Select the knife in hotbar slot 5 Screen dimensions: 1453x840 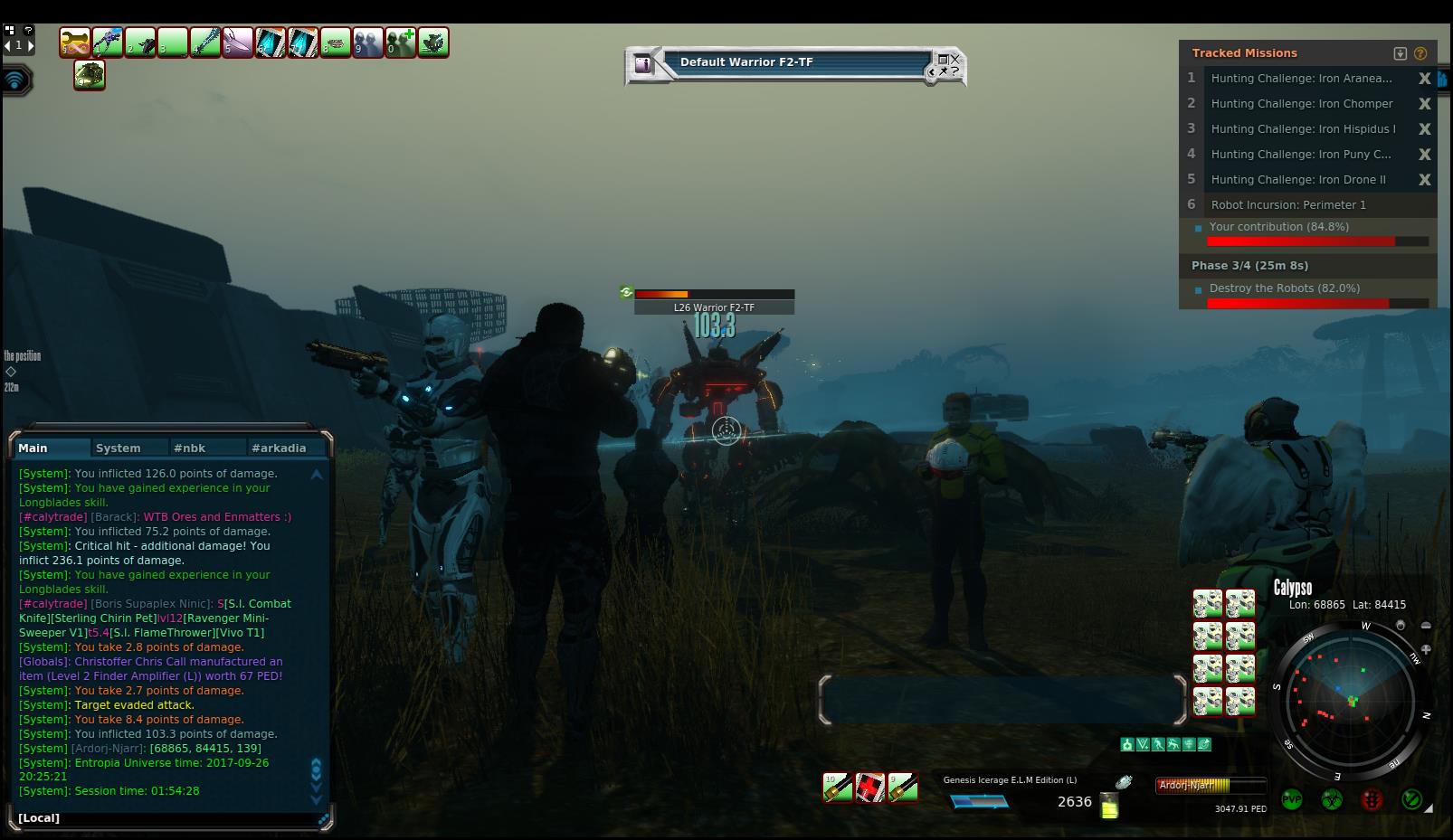pos(238,42)
